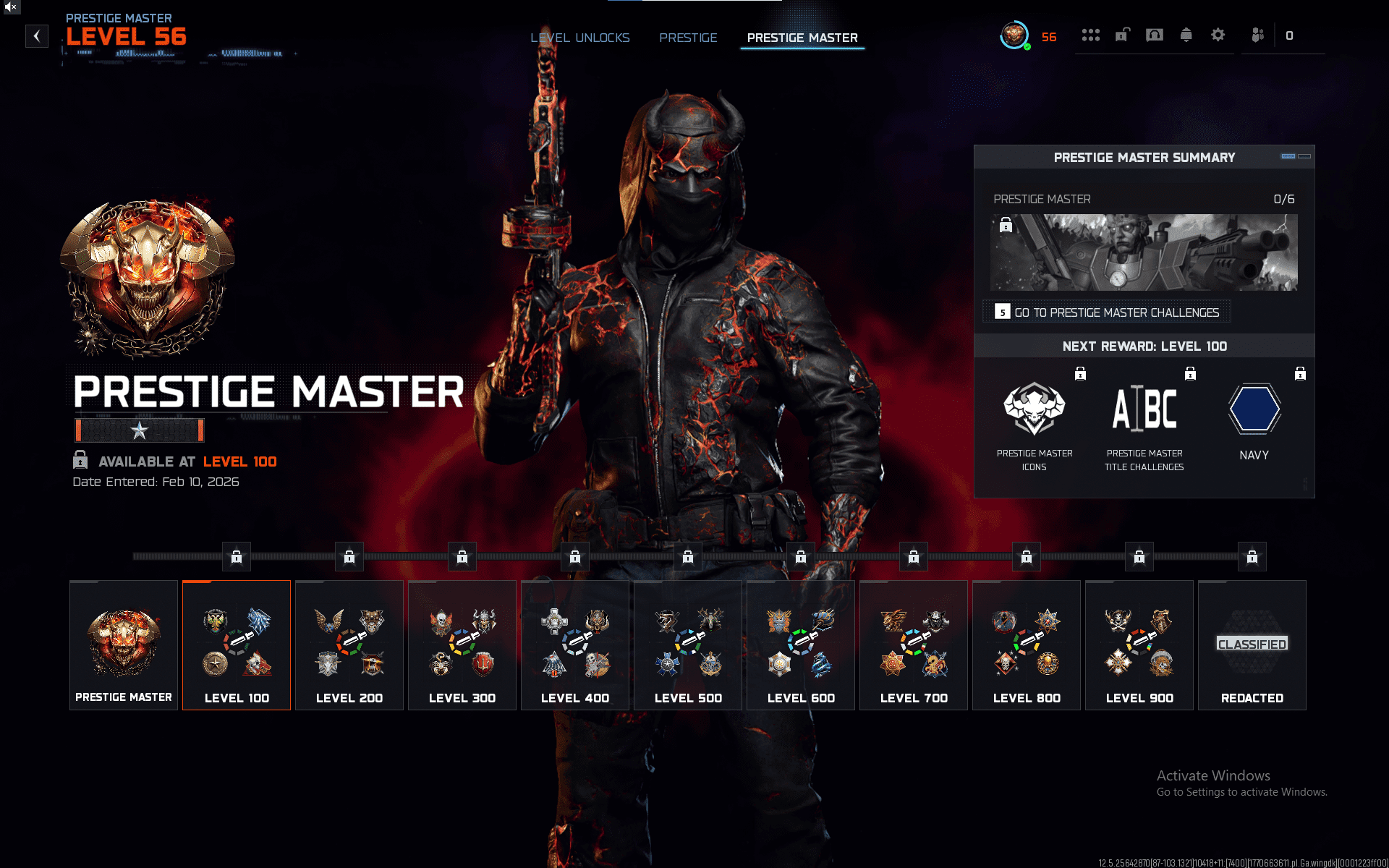1389x868 pixels.
Task: Select the Prestige Master tab
Action: 802,38
